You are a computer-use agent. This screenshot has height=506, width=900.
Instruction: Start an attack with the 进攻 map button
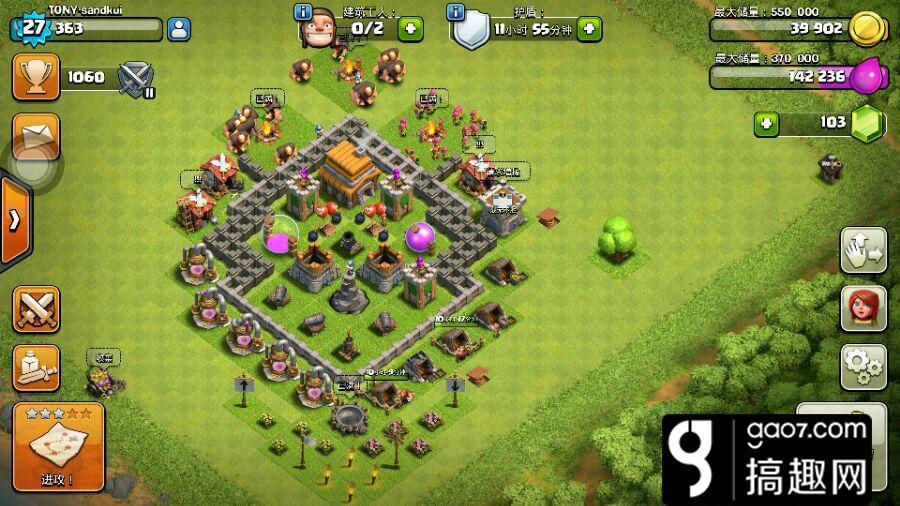[59, 447]
